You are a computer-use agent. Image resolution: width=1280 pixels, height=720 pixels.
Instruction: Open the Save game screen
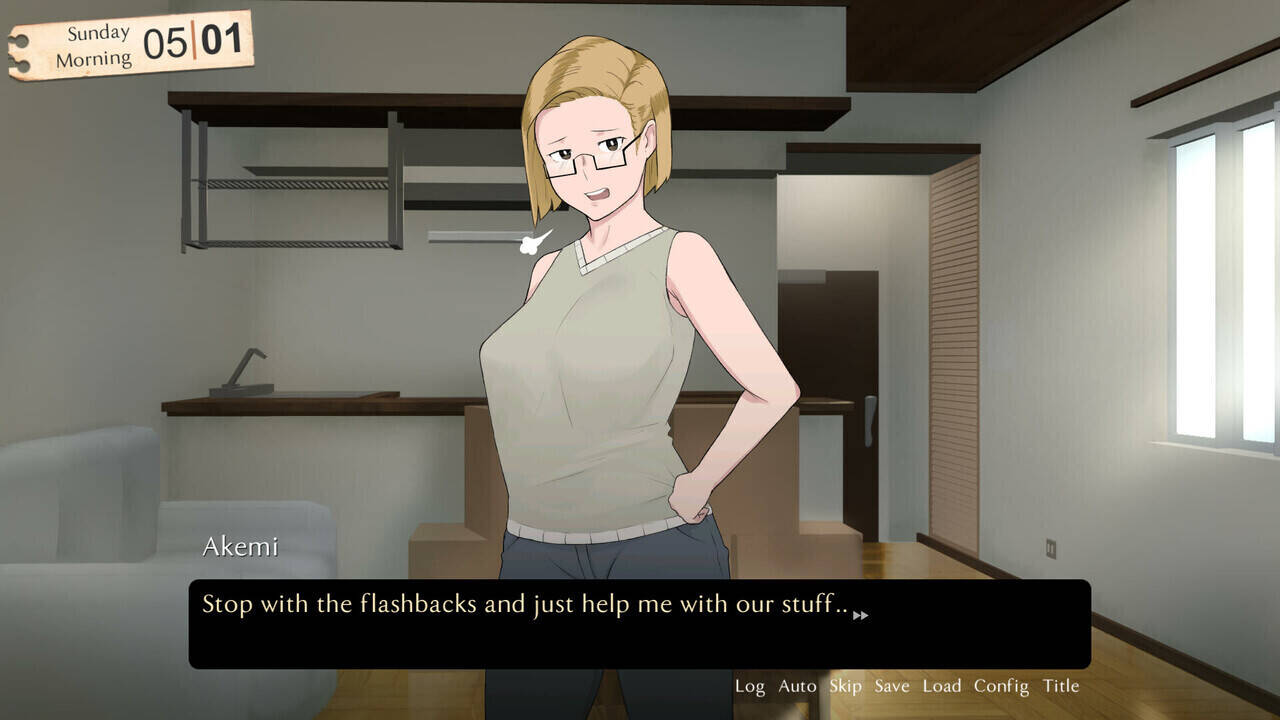pos(891,686)
